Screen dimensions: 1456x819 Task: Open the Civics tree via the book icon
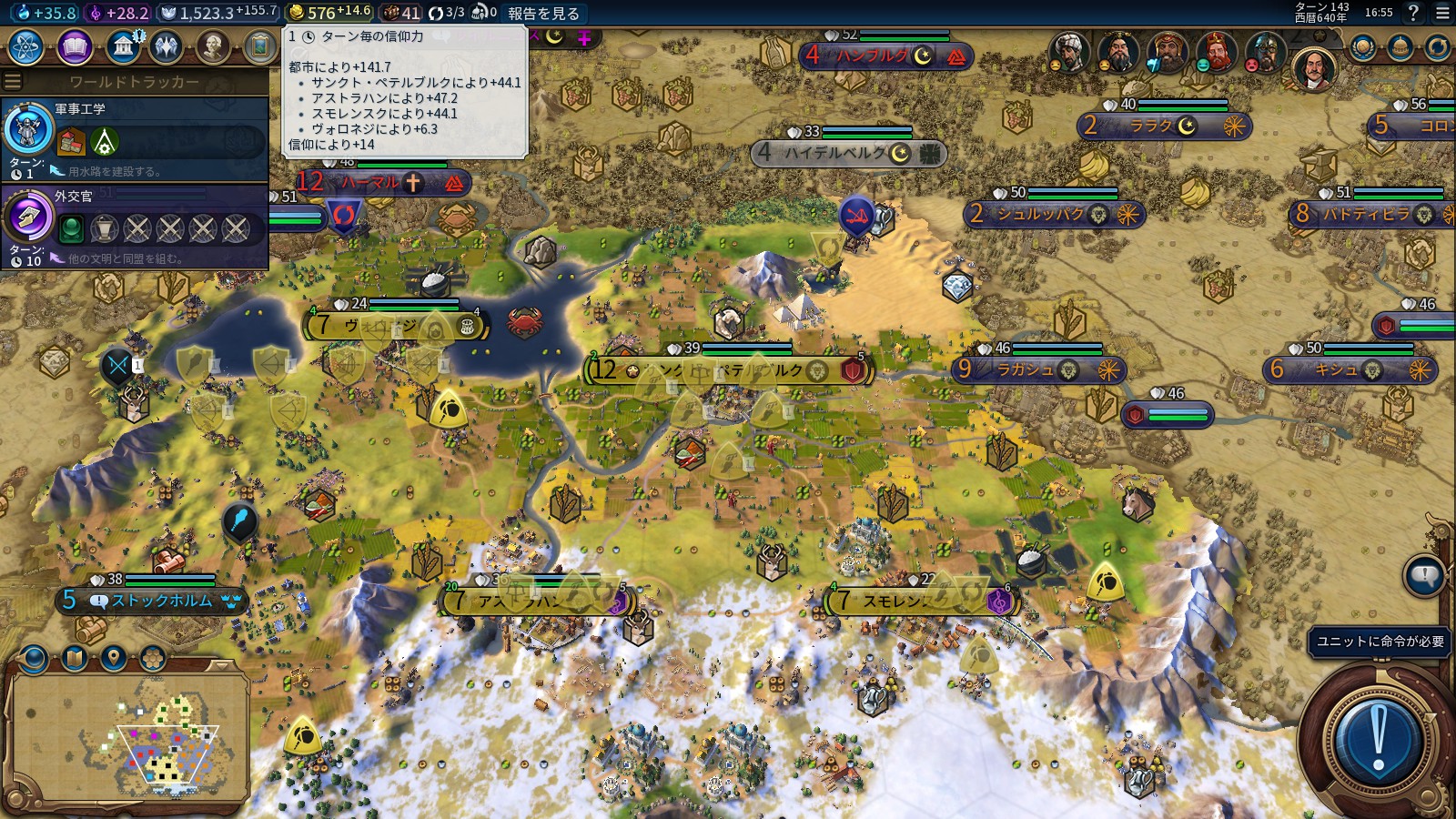click(75, 45)
